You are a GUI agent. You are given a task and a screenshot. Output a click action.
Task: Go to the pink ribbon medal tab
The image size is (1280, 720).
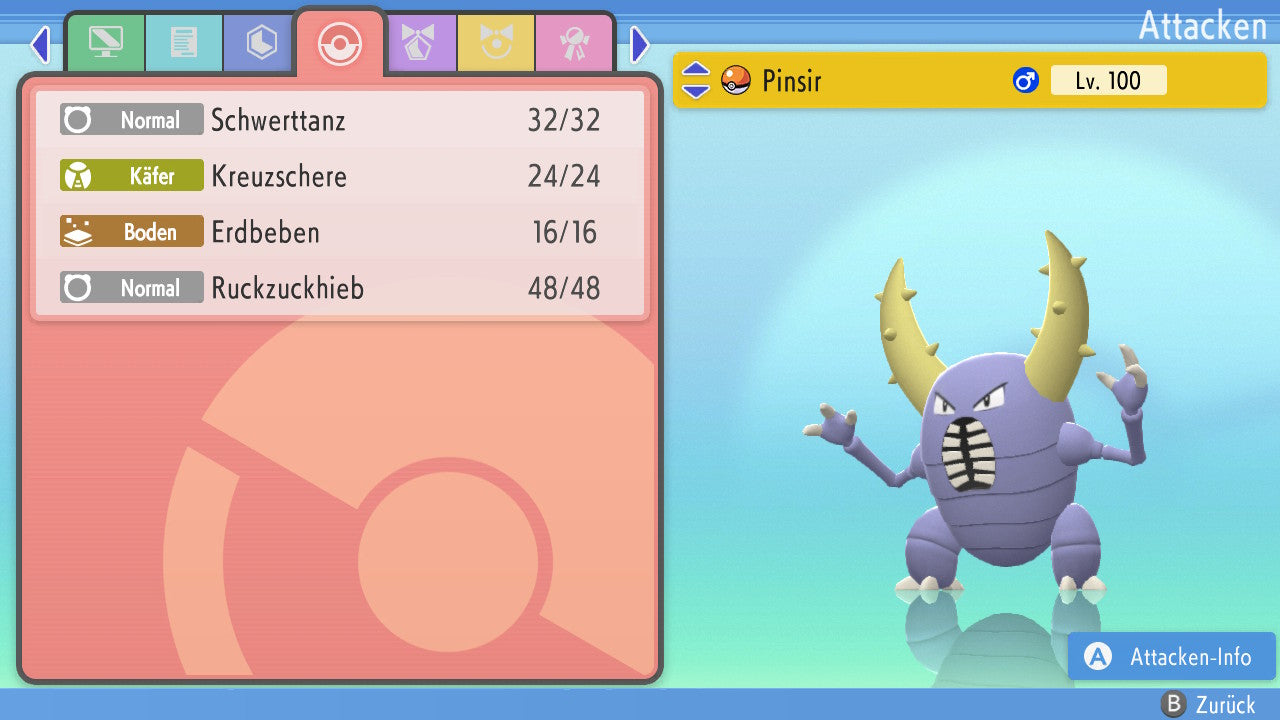573,42
